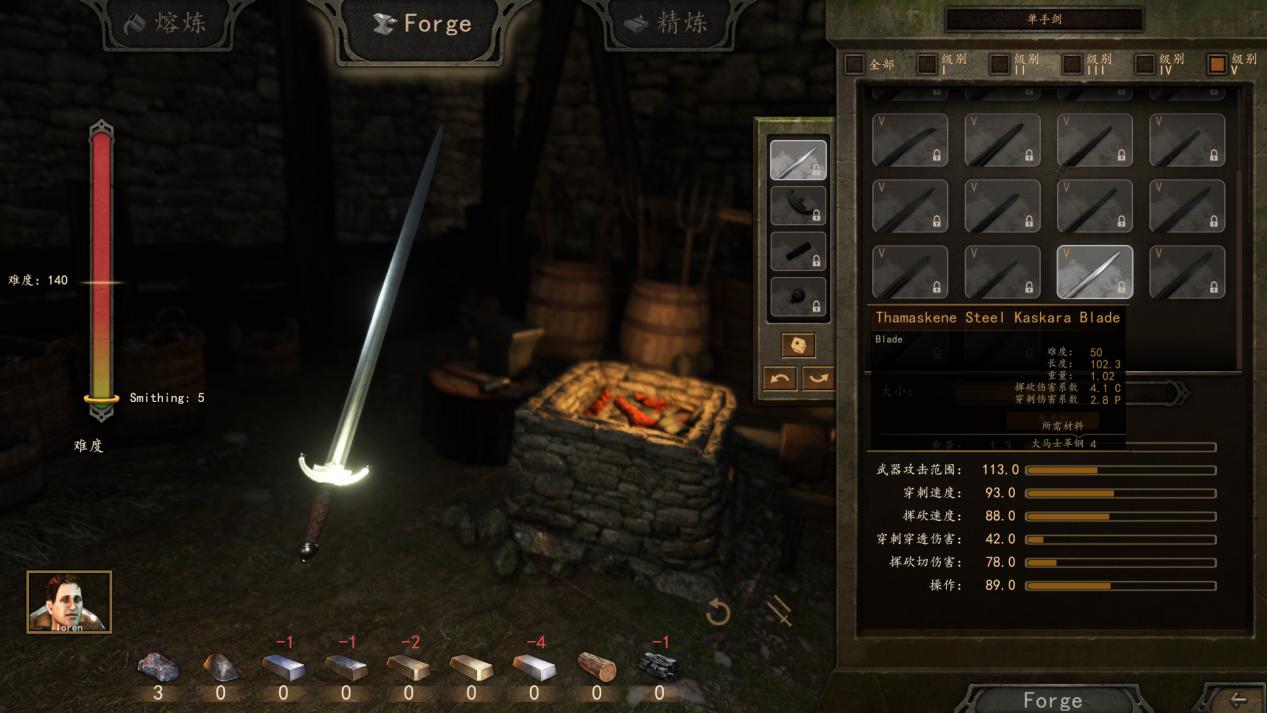Select the pommel piece category slot
Image resolution: width=1267 pixels, height=713 pixels.
797,297
